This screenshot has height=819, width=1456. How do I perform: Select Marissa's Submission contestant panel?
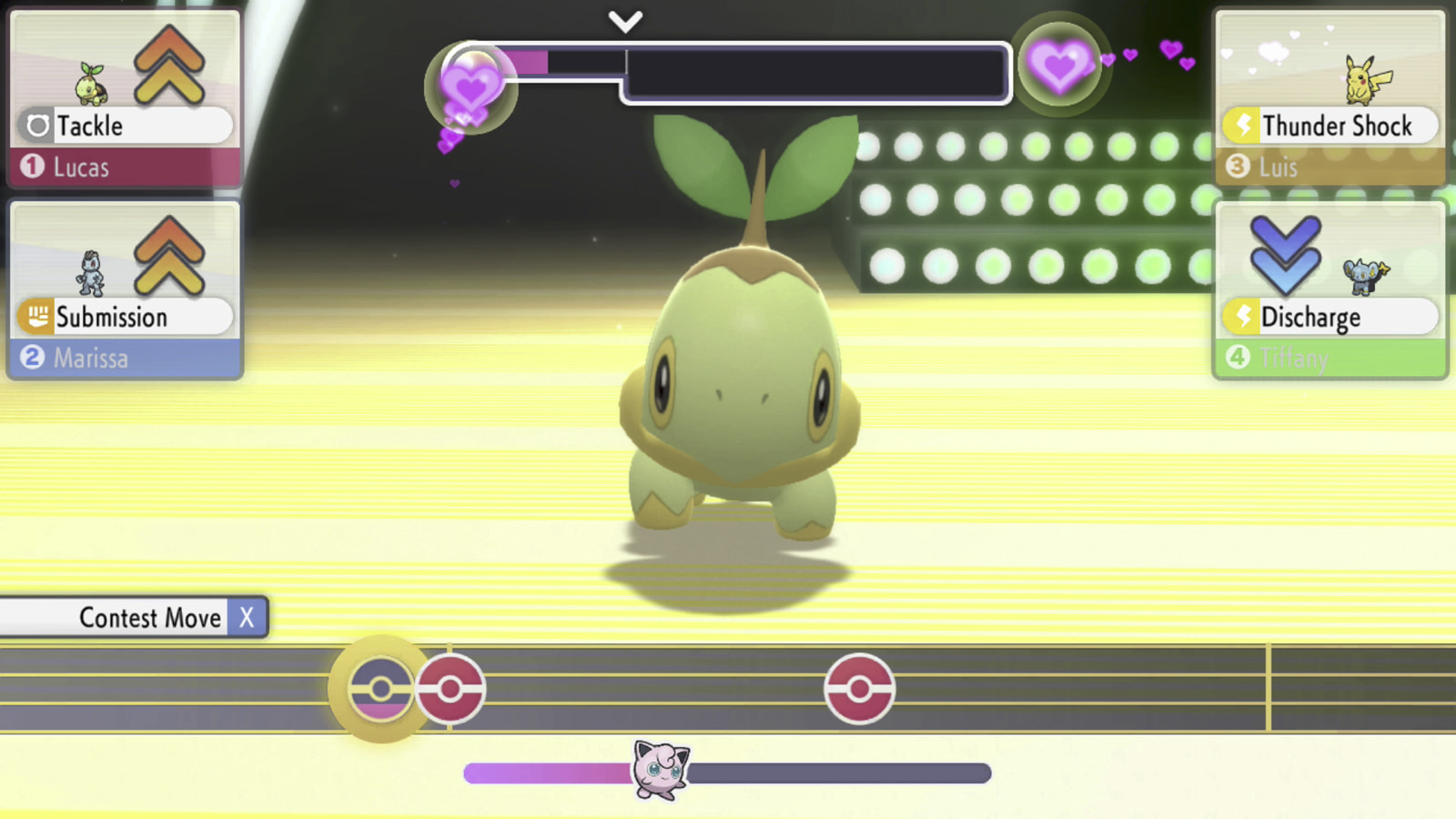pos(125,290)
